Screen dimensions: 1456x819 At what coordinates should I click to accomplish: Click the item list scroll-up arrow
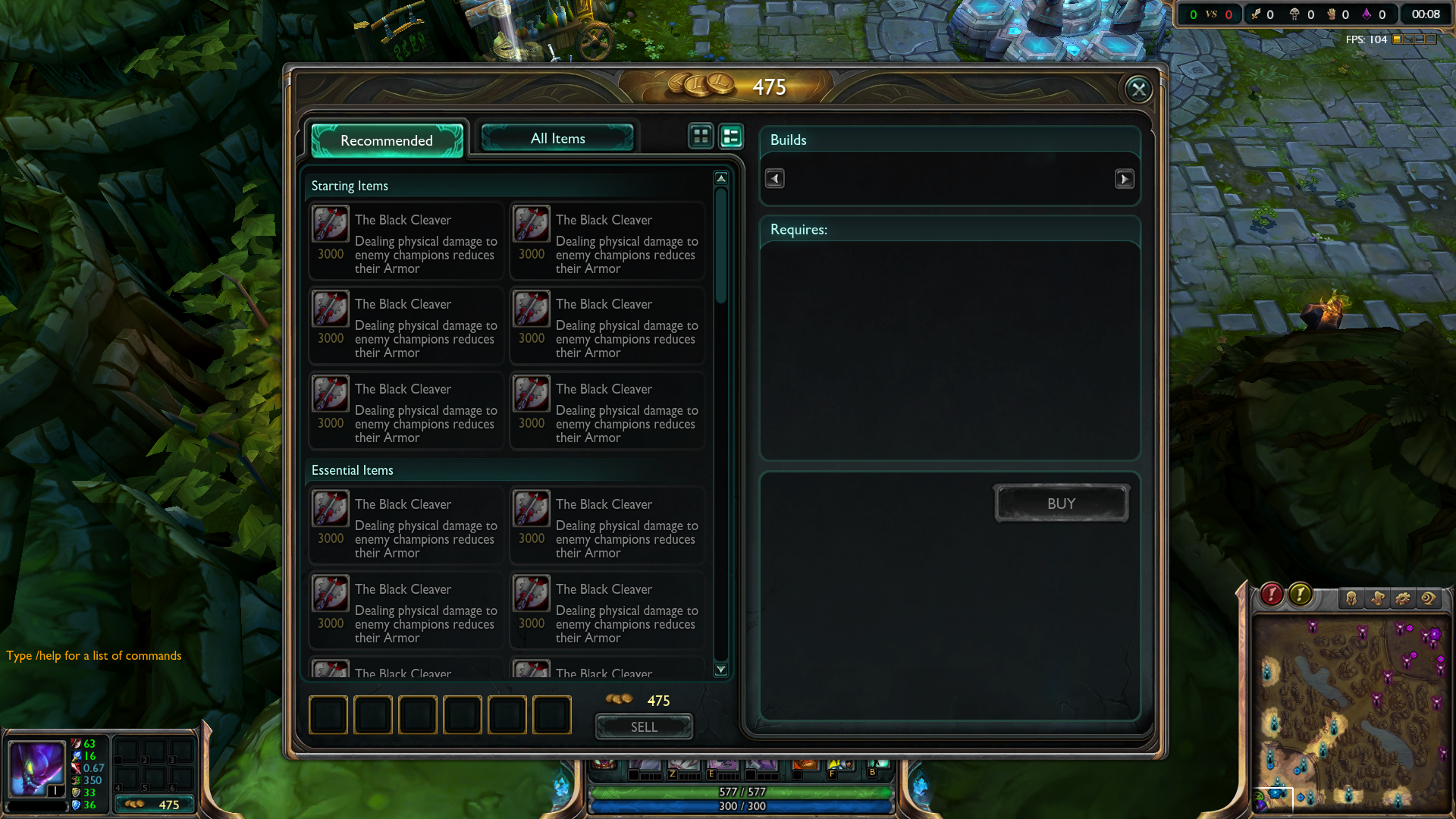pos(721,178)
